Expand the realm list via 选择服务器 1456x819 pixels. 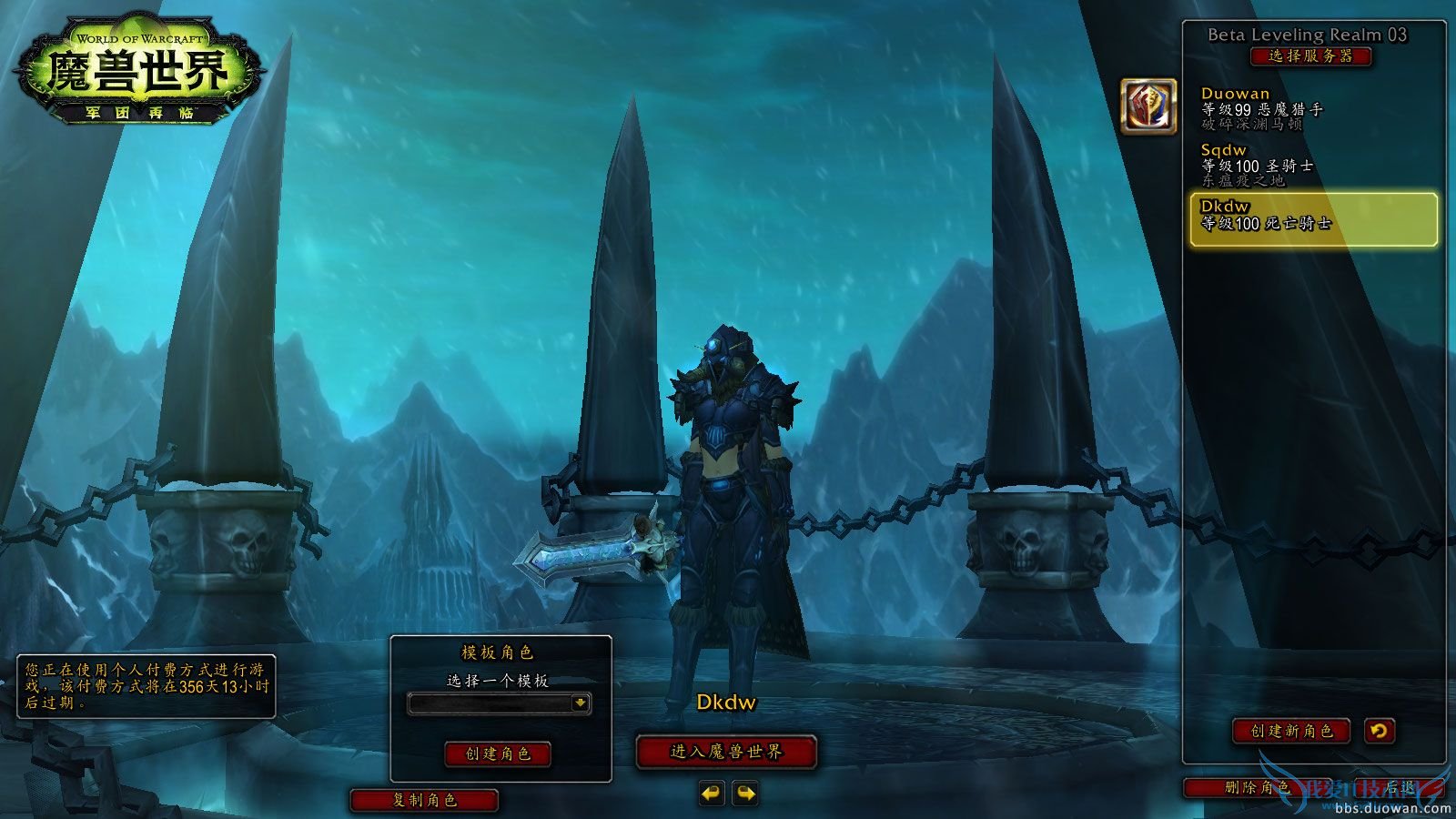point(1312,55)
